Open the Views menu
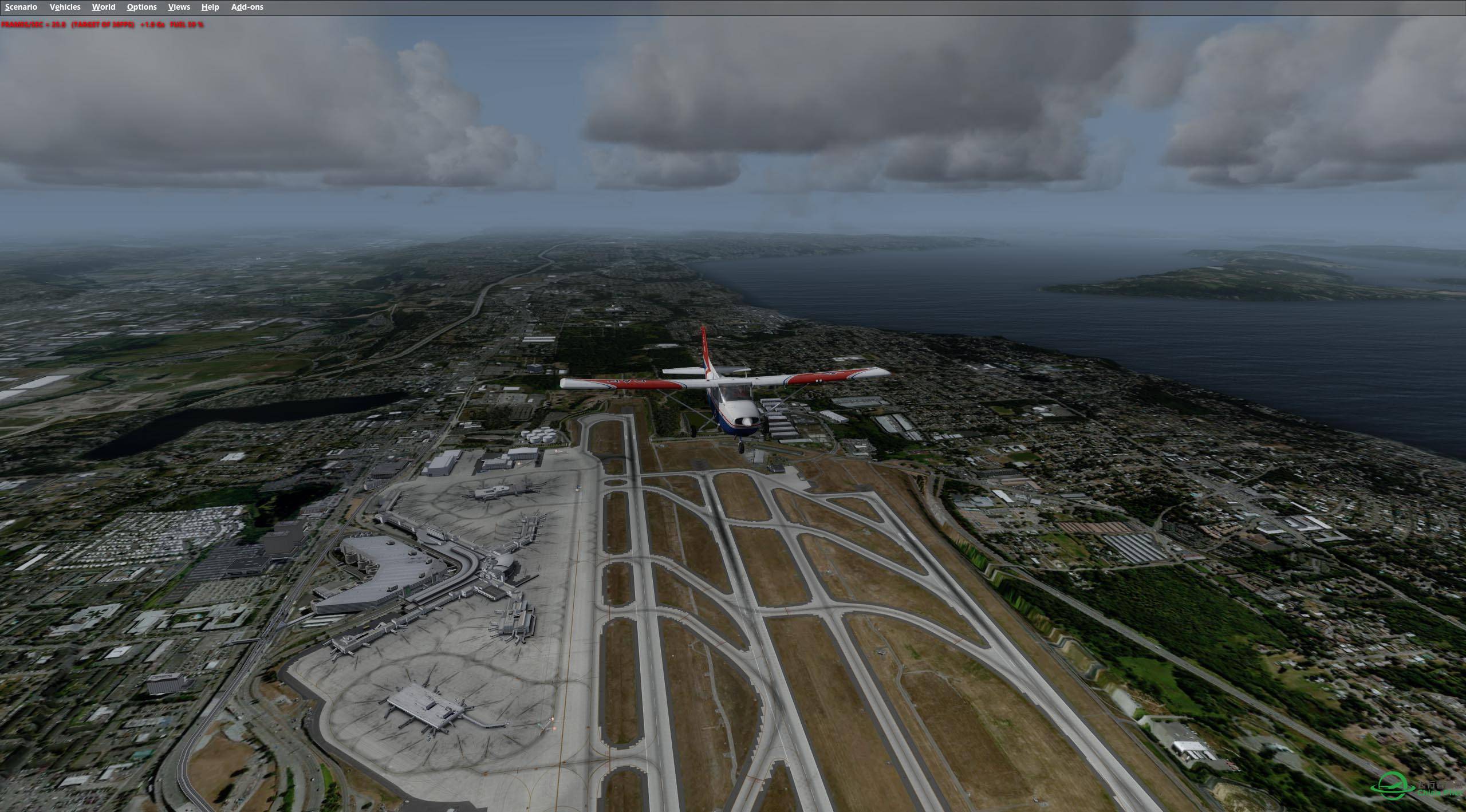 click(179, 7)
